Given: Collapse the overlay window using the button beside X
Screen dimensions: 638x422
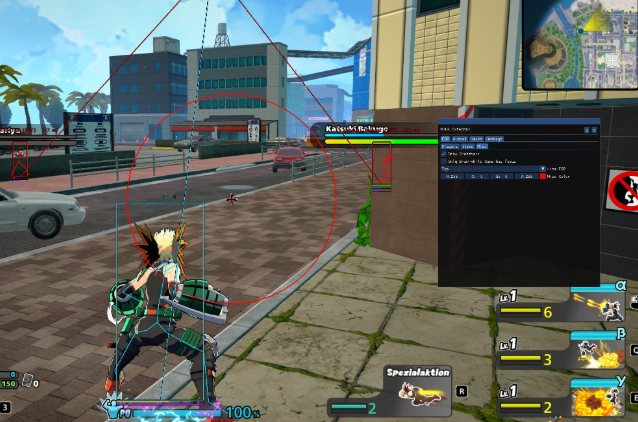Looking at the screenshot, I should pyautogui.click(x=587, y=129).
